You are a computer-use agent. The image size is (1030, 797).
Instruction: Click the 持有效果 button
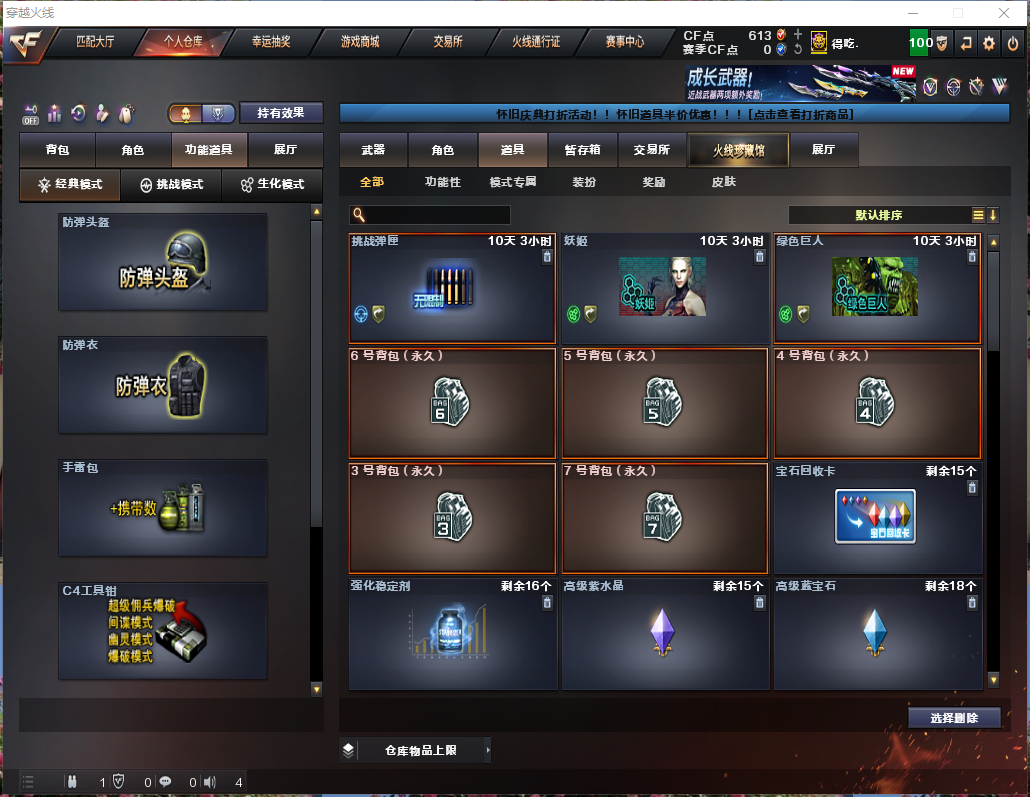tap(281, 113)
